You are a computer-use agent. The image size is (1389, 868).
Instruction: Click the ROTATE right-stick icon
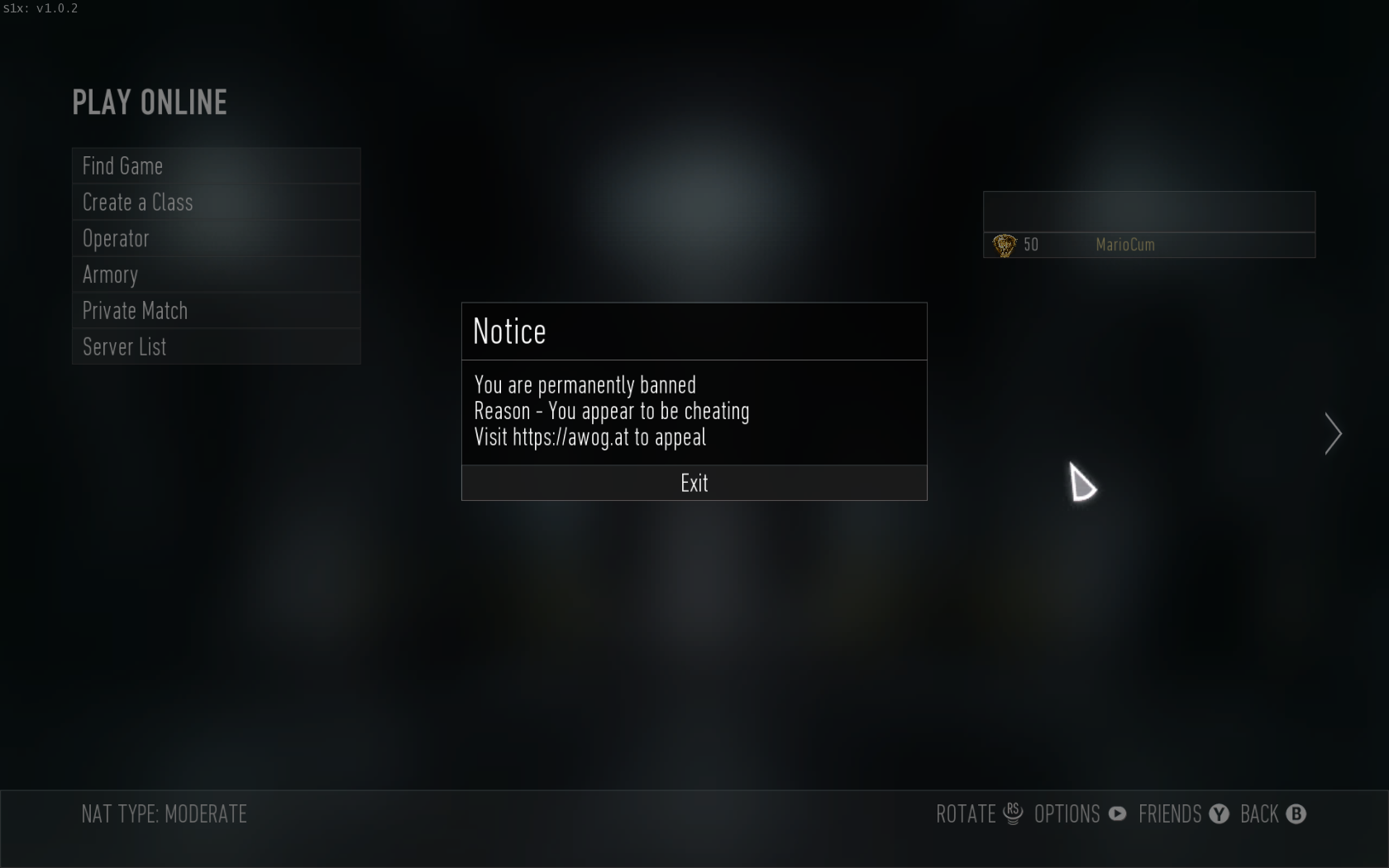pyautogui.click(x=1013, y=813)
